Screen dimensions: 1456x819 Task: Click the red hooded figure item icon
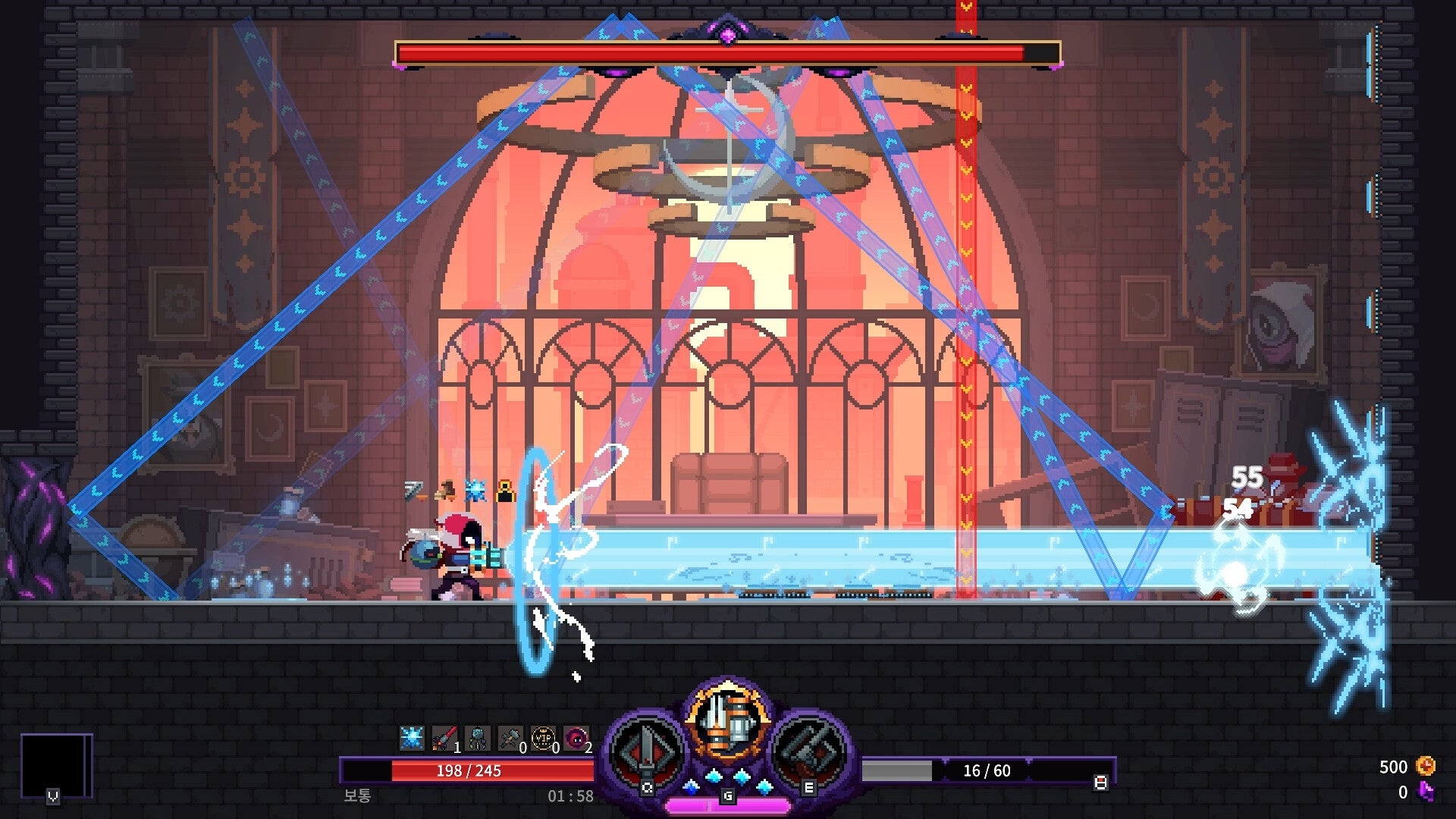point(575,738)
